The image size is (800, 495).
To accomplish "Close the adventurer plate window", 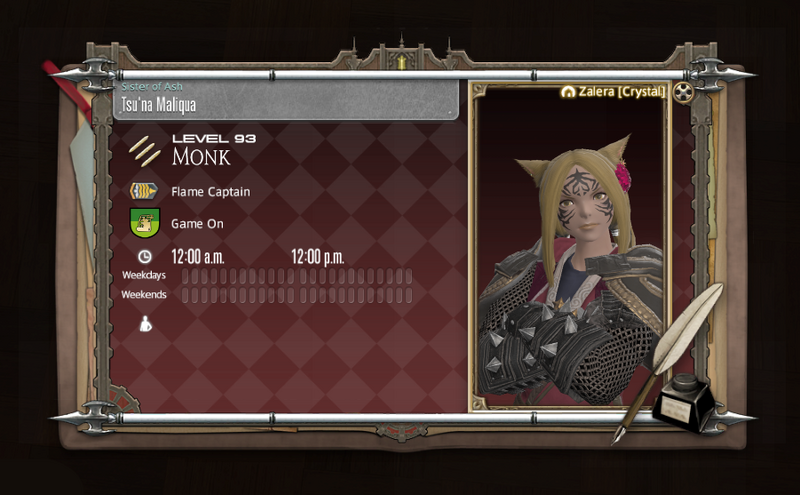I will pos(683,93).
